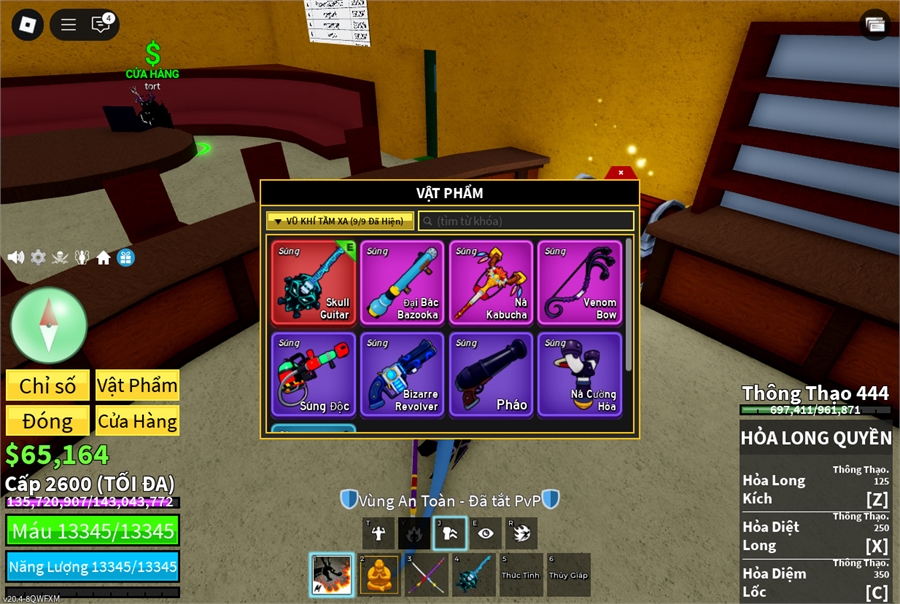This screenshot has height=604, width=900.
Task: Open the Cửa Hàng shop button
Action: click(137, 420)
